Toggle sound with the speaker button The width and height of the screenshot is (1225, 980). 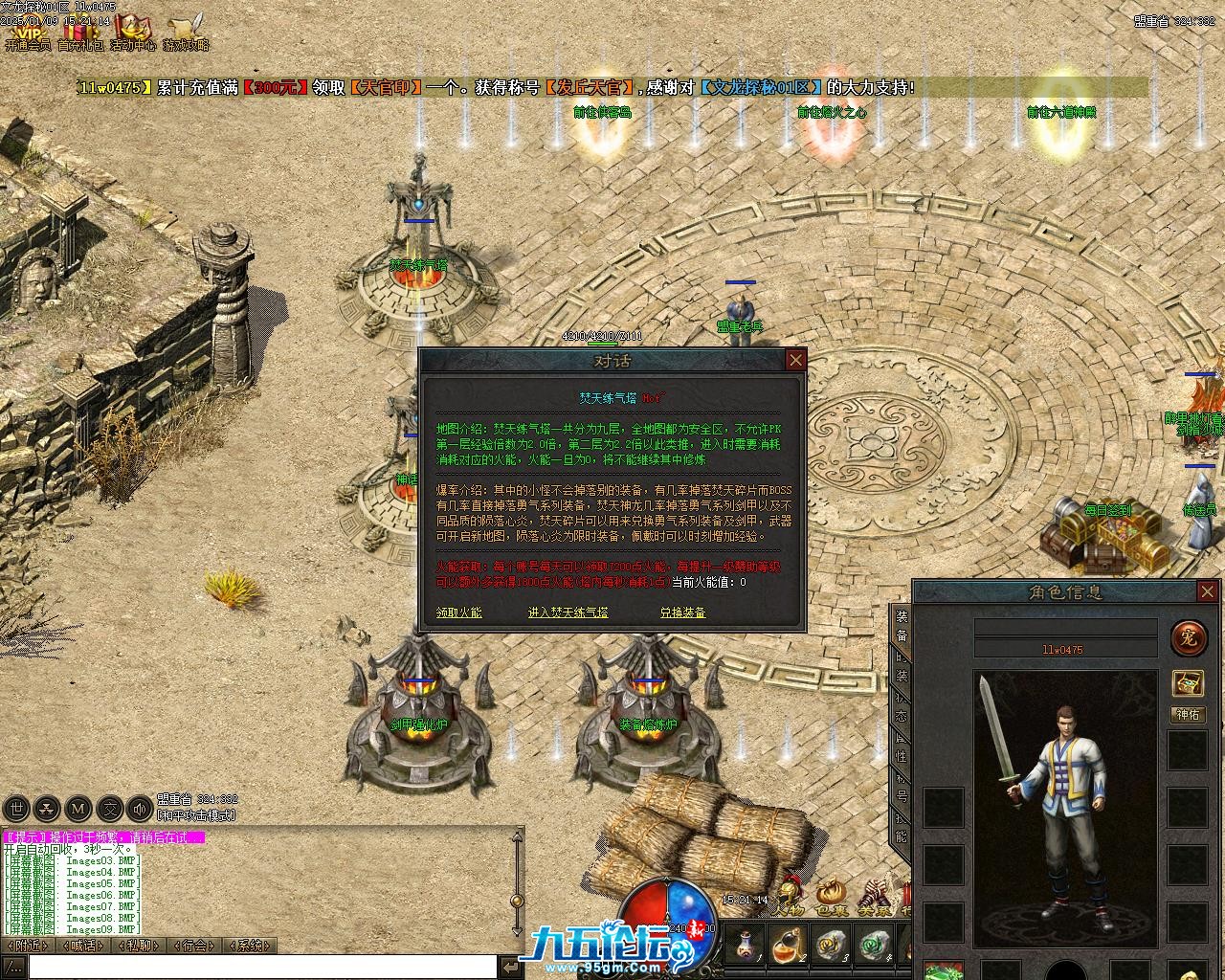point(140,809)
